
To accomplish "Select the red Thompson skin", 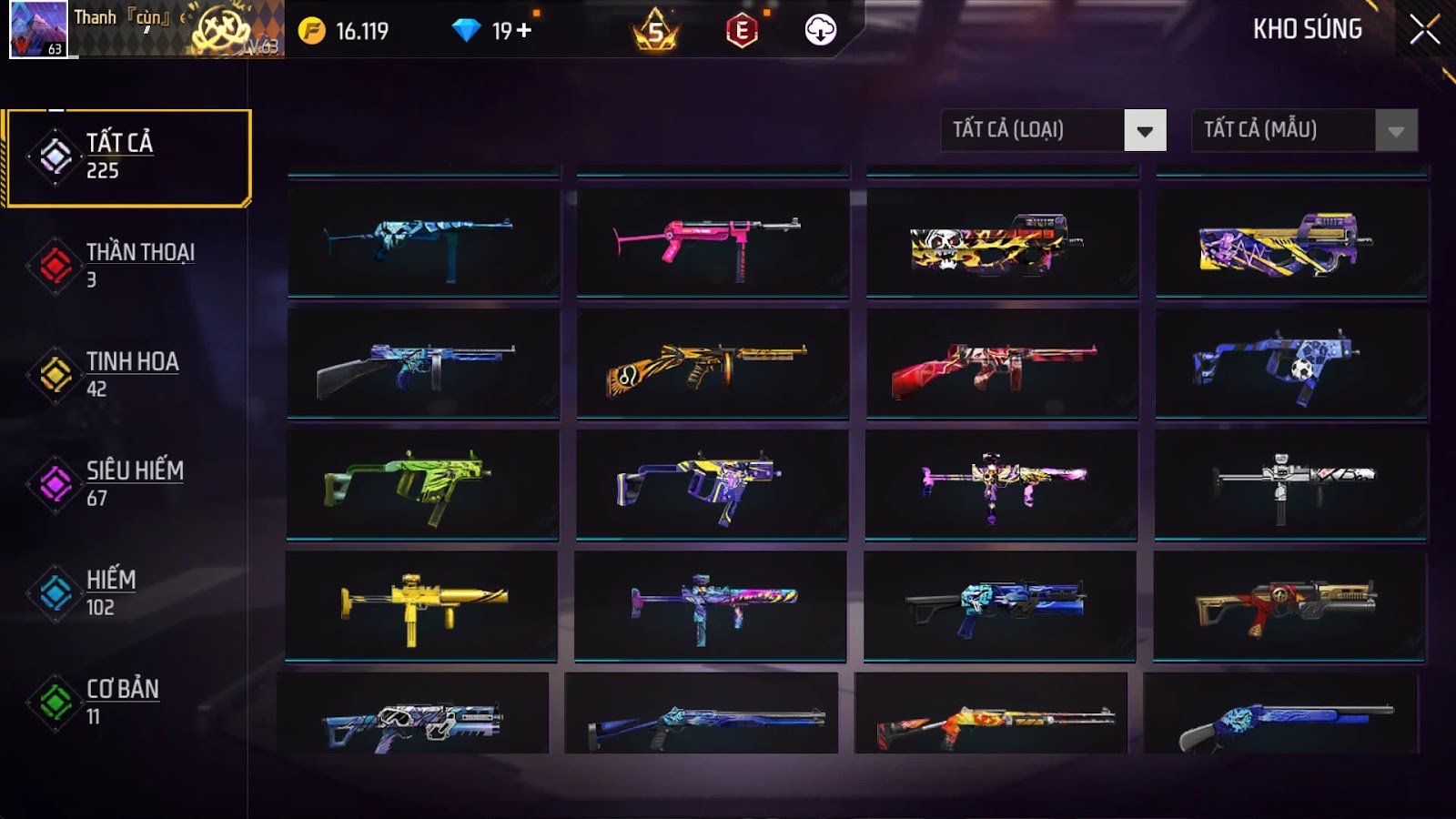I will pyautogui.click(x=1002, y=363).
